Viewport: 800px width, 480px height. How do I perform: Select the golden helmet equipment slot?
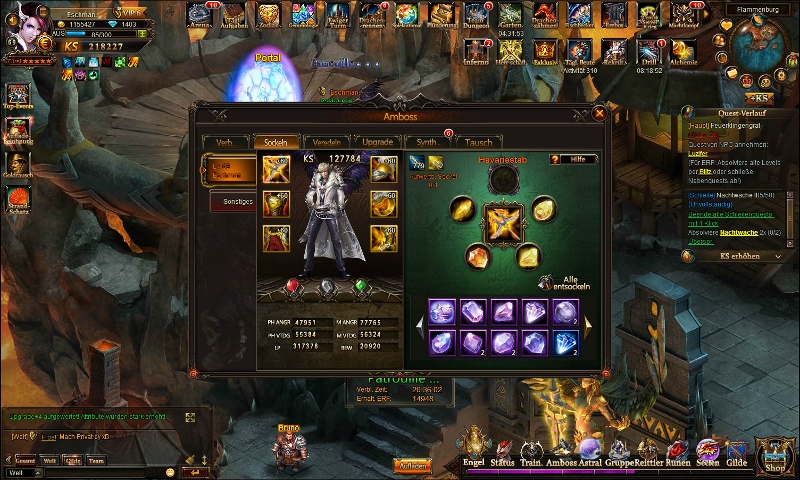coord(384,170)
